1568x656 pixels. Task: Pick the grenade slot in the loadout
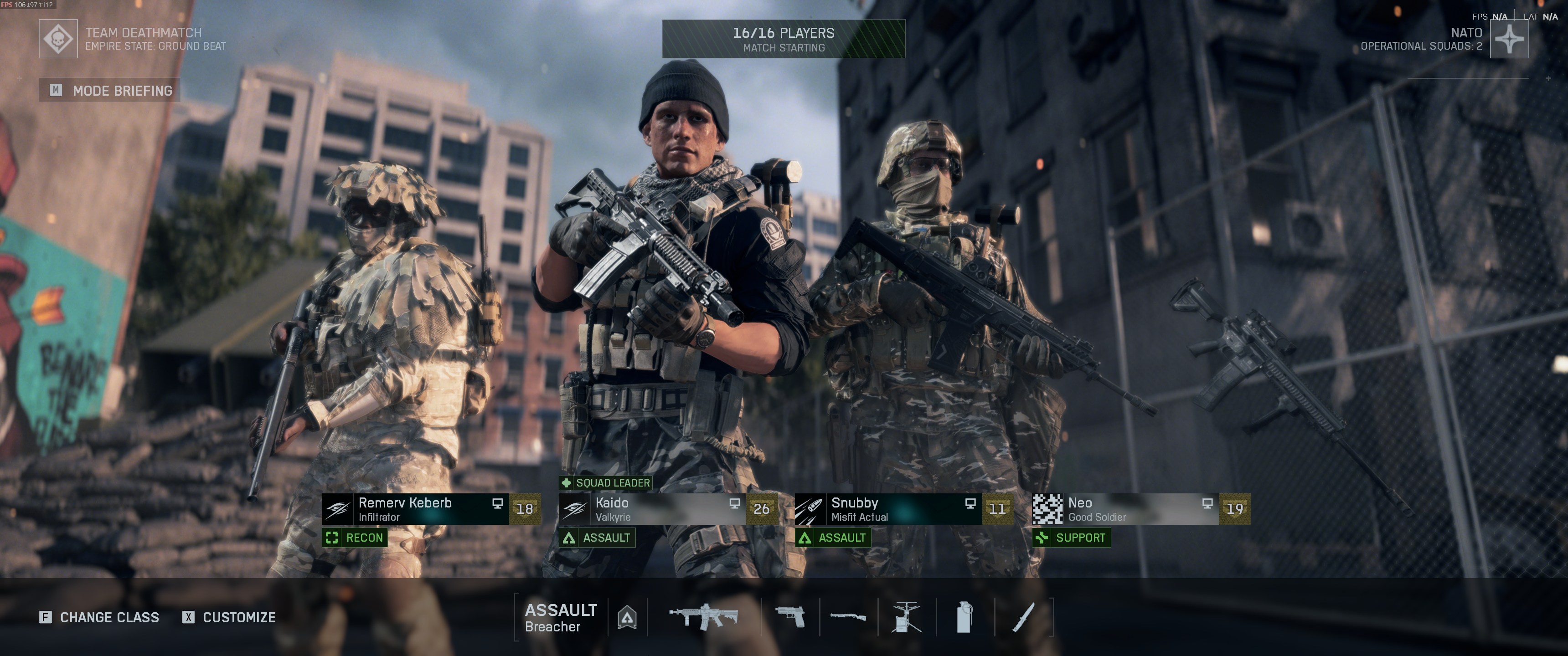(x=964, y=617)
